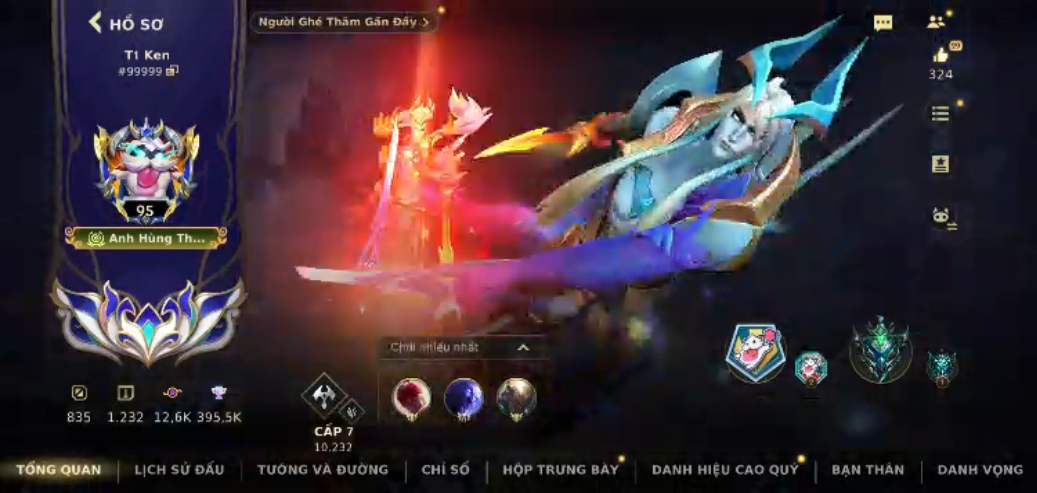Open the Bạn Thân tab
The image size is (1037, 493).
(x=867, y=470)
